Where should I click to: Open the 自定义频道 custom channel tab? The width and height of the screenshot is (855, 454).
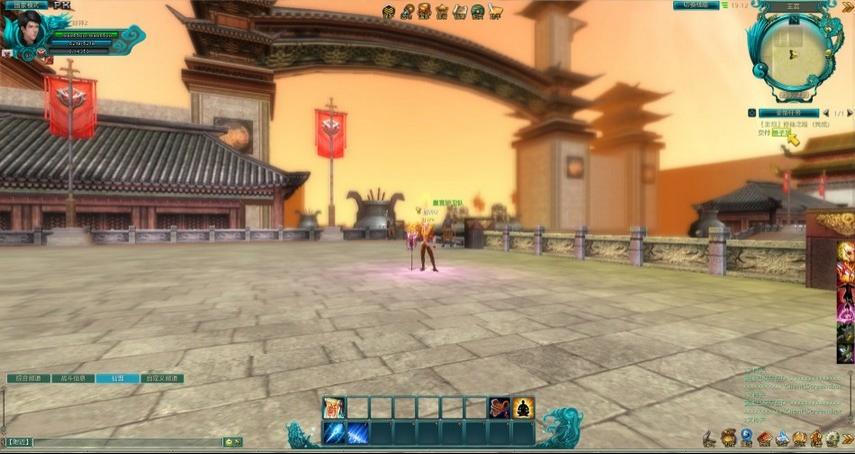tap(161, 379)
